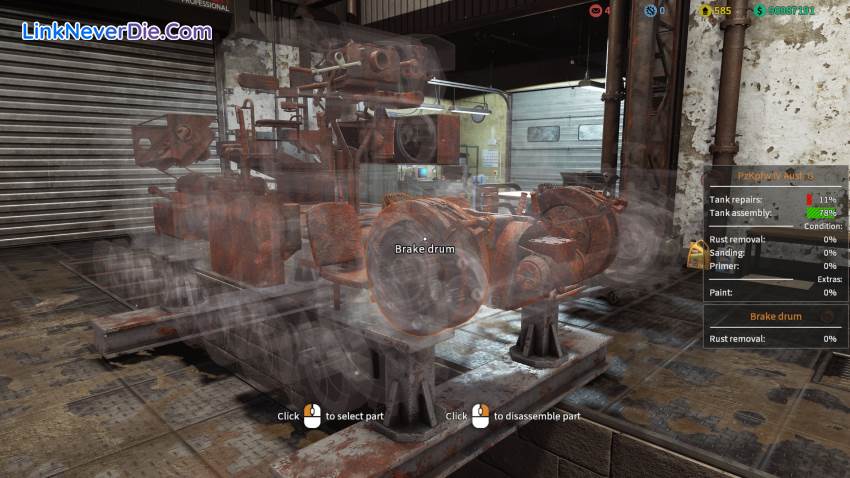Open the red mail envelope icon
The image size is (850, 478).
[x=596, y=11]
